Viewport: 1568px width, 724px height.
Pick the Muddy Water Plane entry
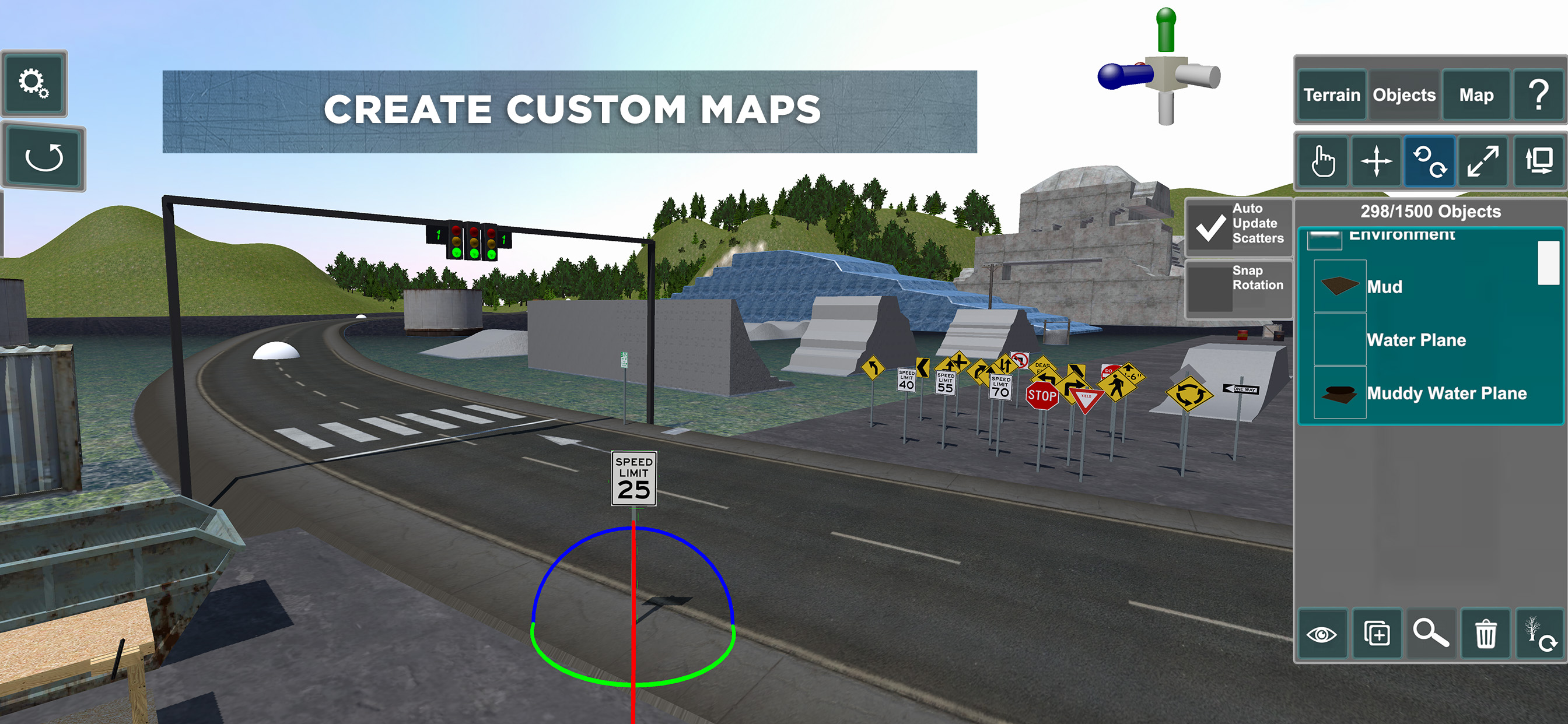tap(1446, 393)
